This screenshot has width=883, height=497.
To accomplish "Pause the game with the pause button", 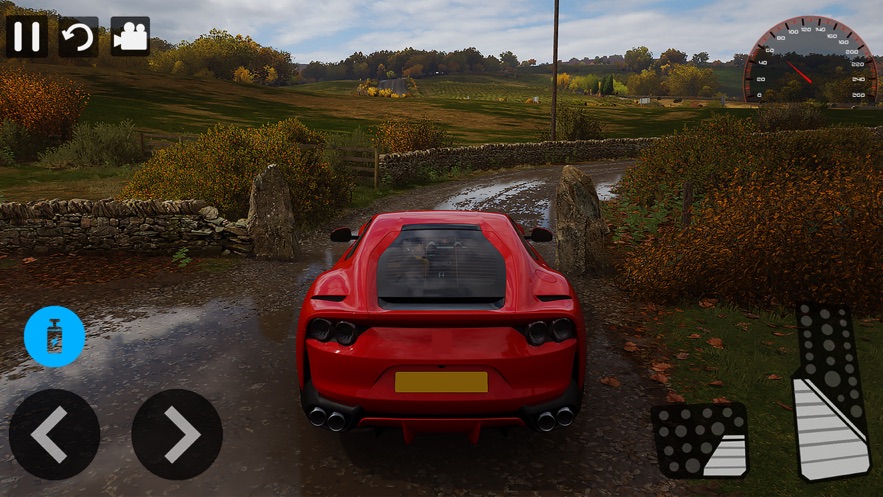I will point(27,36).
